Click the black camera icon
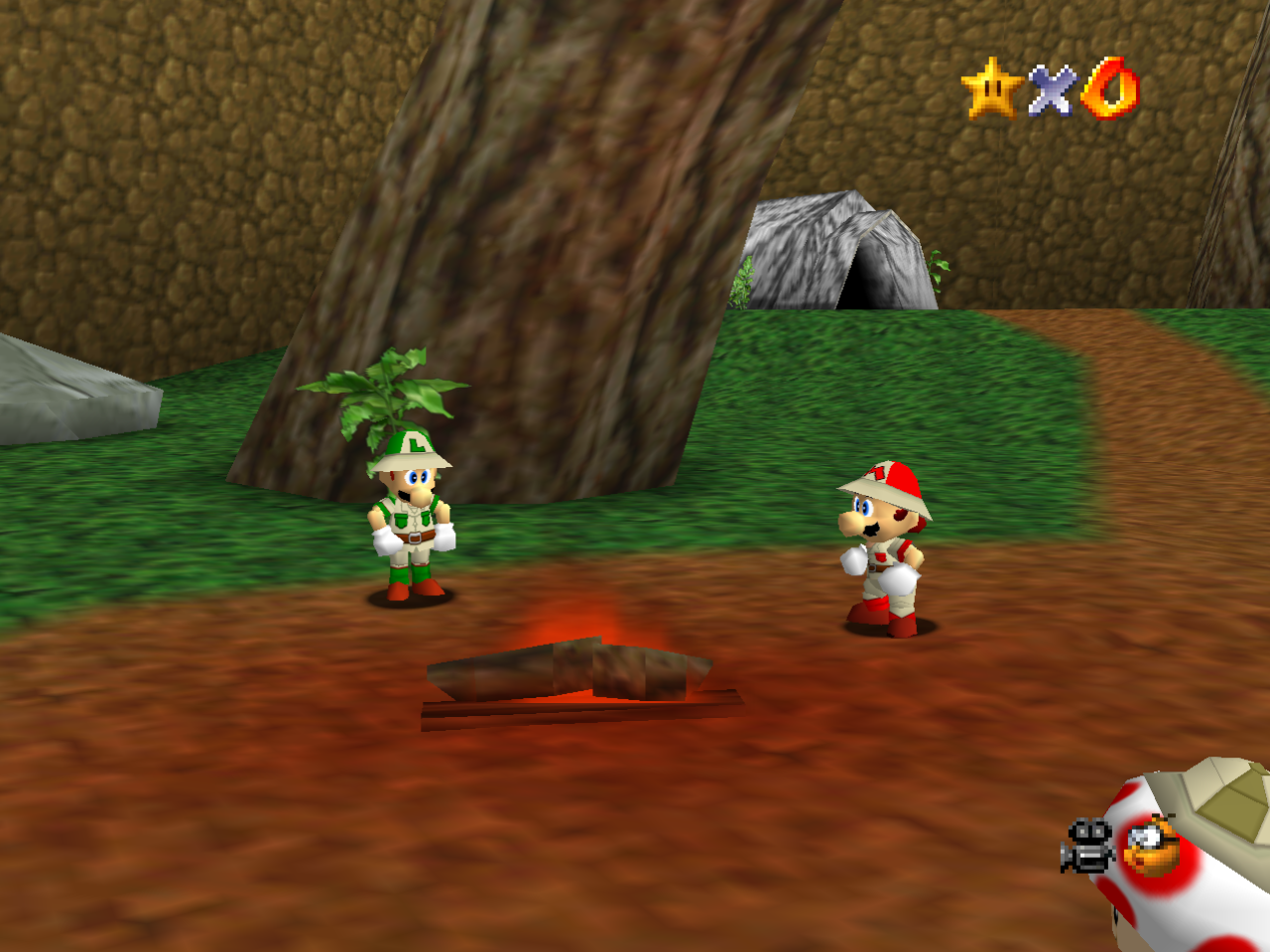 1088,846
